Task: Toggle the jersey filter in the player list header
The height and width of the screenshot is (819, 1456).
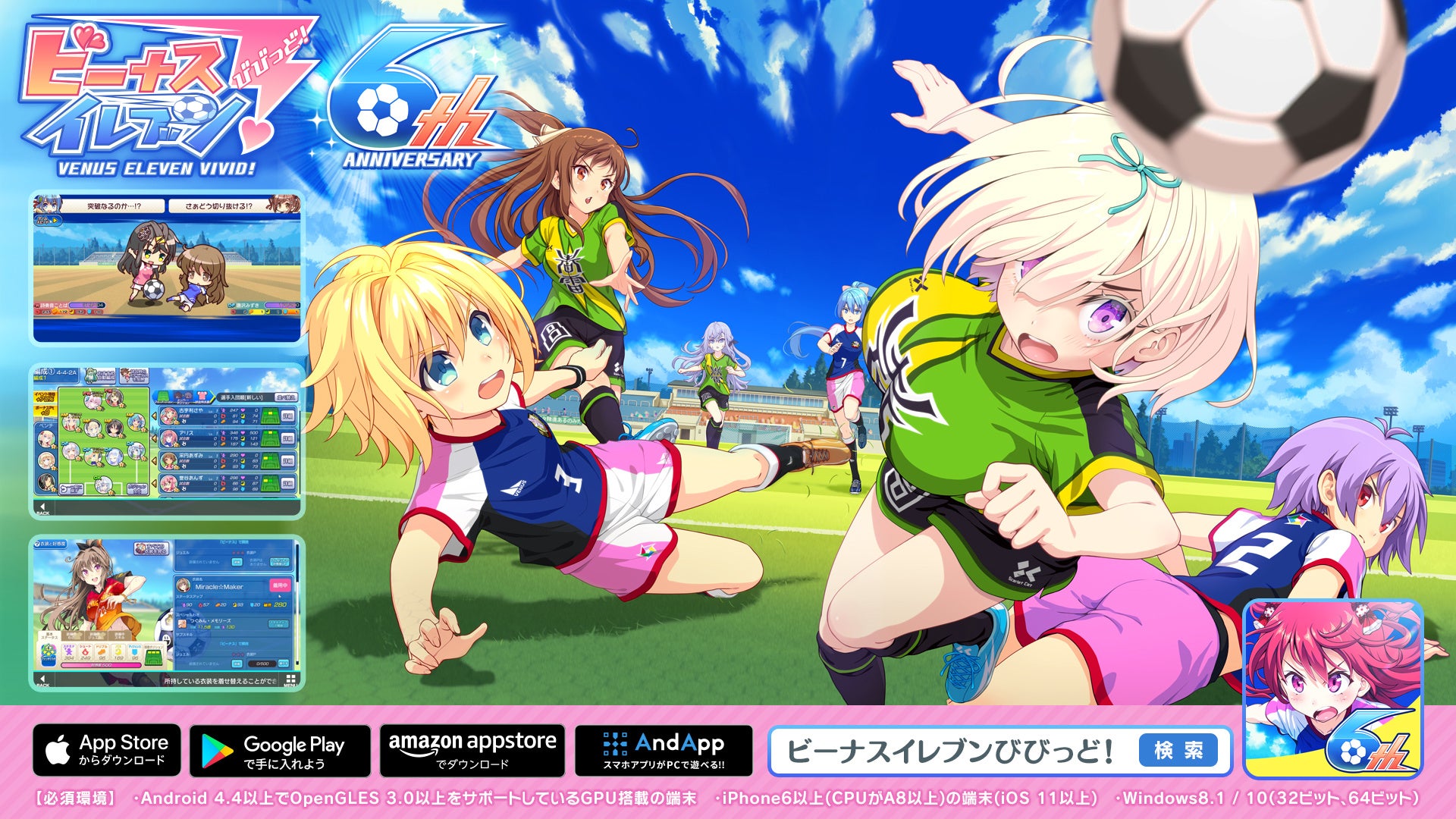Action: click(202, 397)
